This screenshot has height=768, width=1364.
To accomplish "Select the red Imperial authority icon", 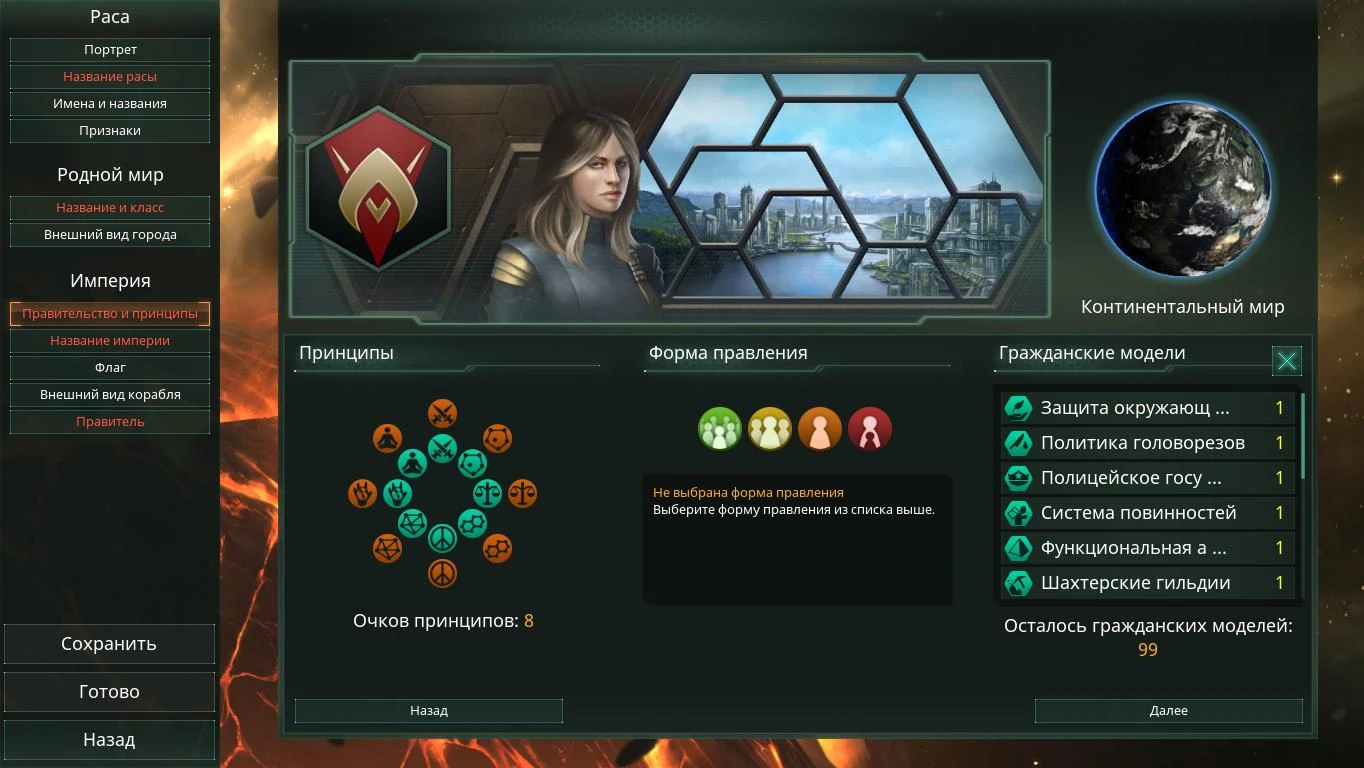I will point(870,428).
